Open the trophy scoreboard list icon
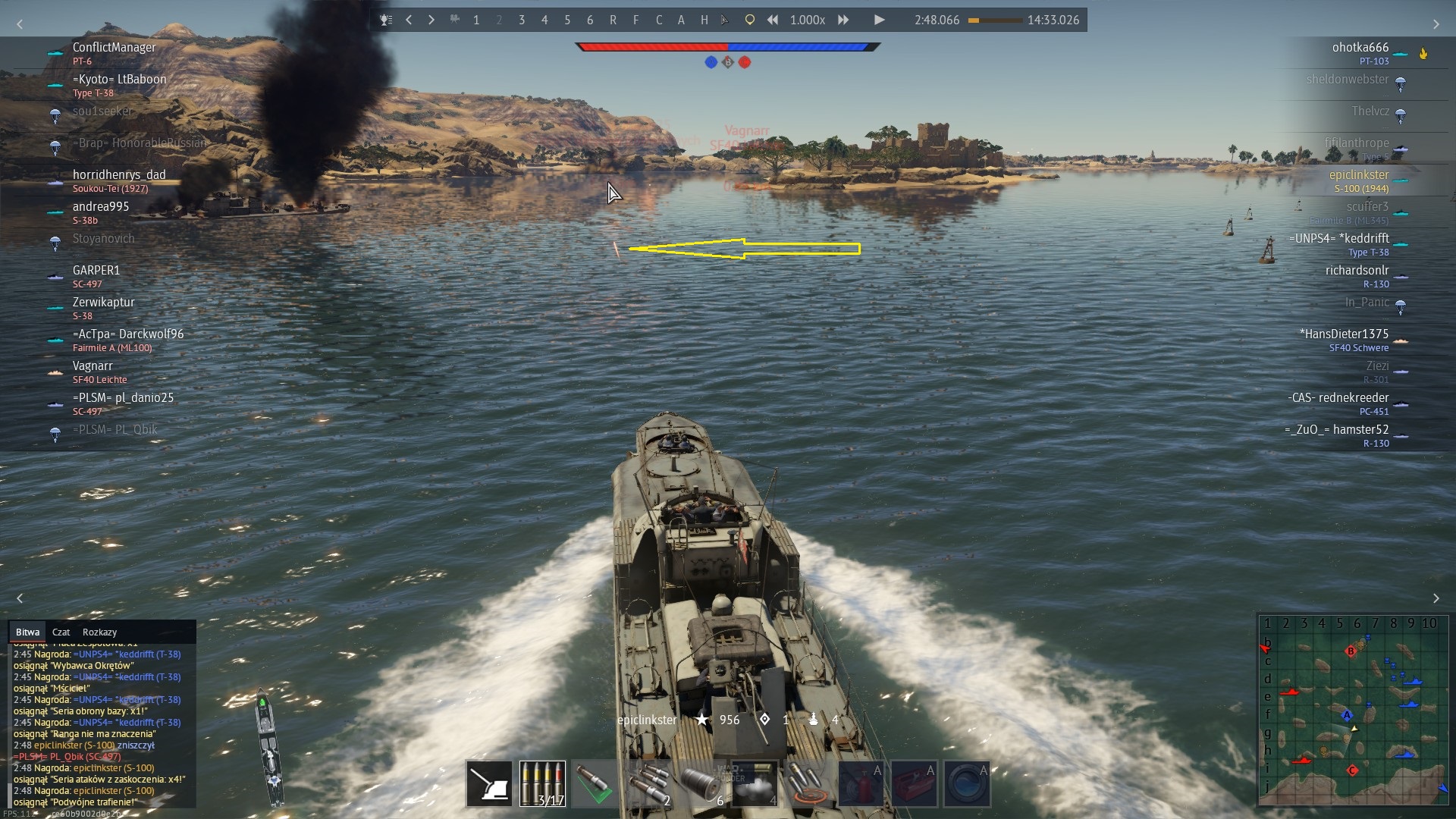 click(386, 20)
